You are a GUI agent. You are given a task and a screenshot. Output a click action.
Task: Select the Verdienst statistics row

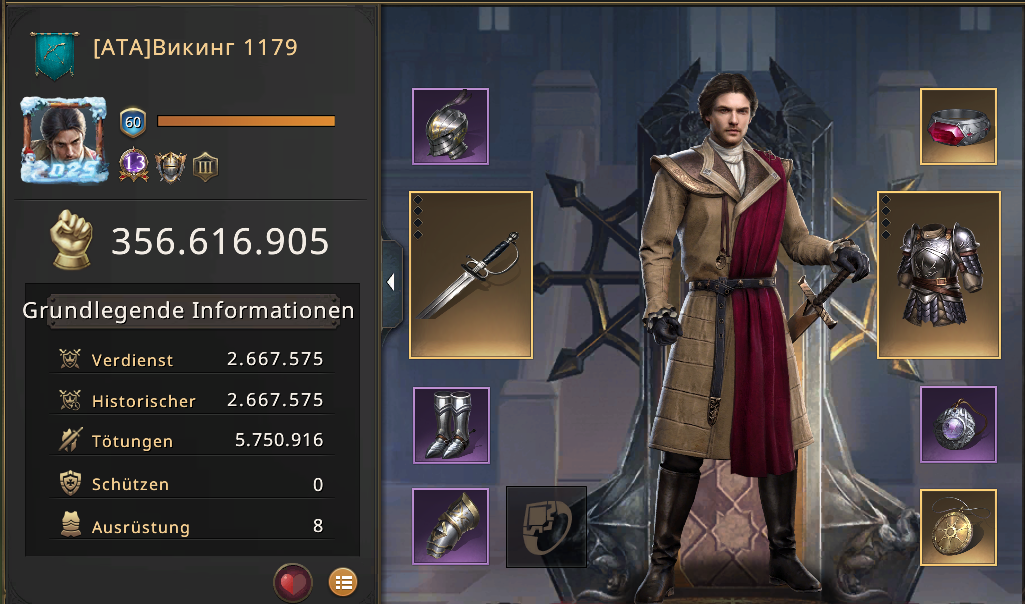coord(192,360)
